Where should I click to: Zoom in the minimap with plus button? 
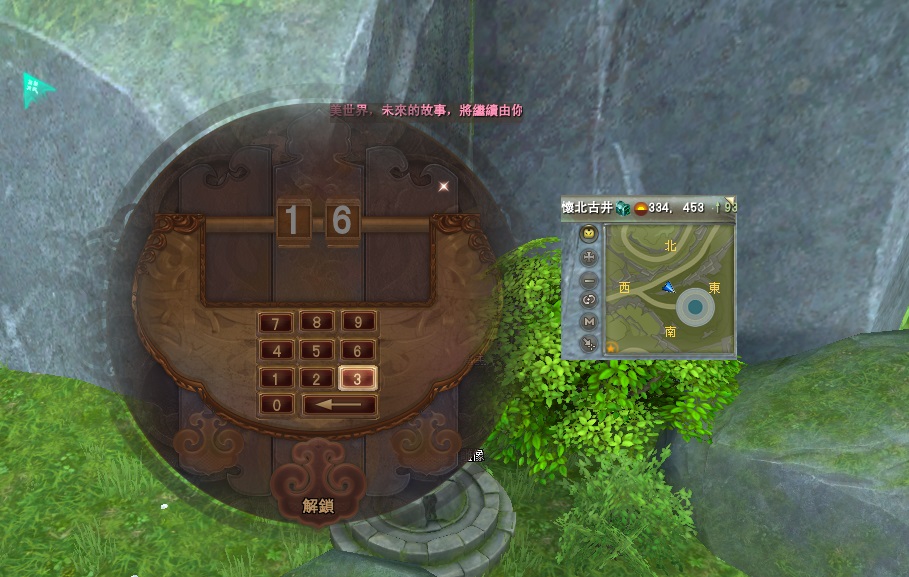589,256
